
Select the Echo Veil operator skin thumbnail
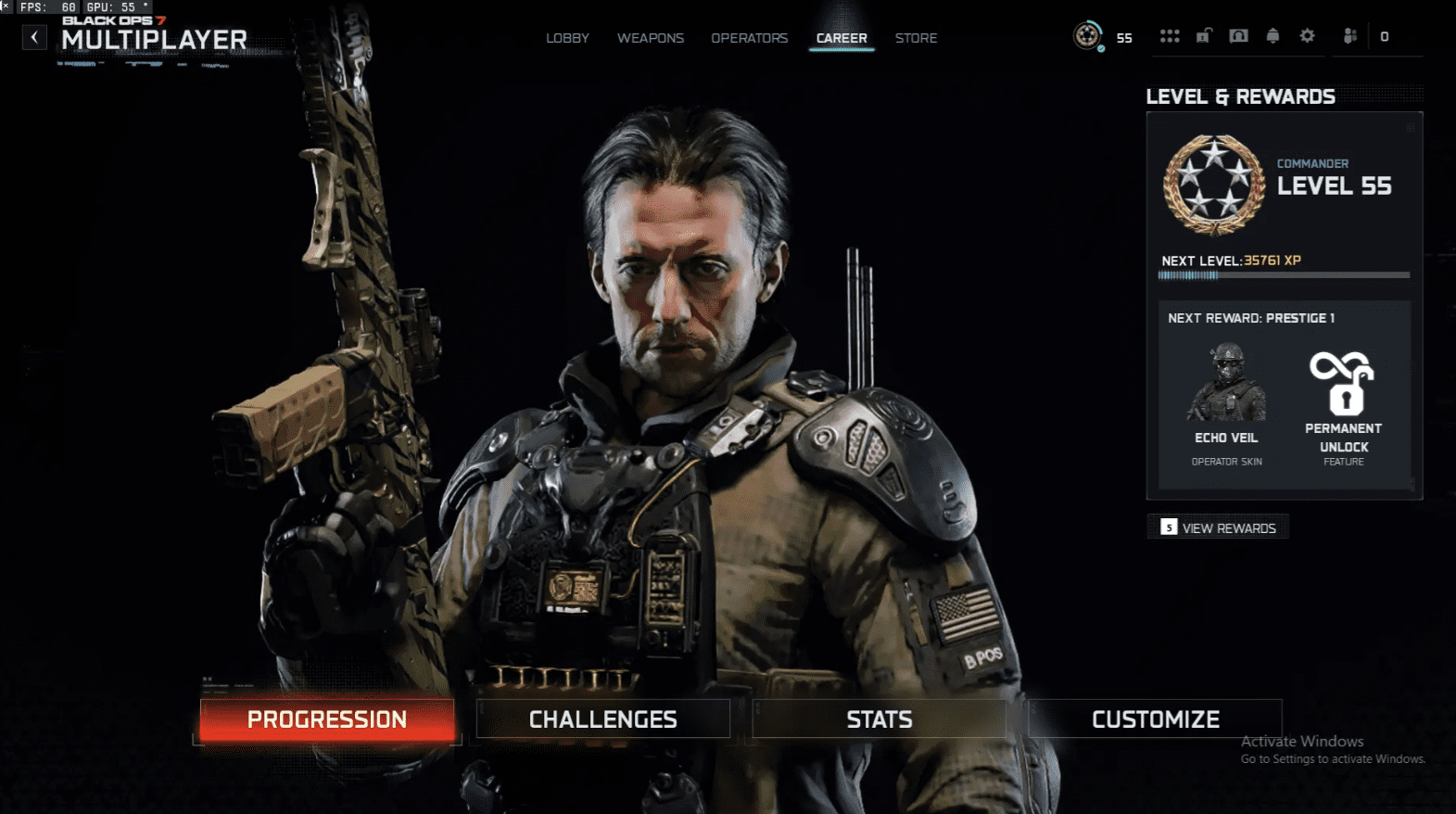point(1225,382)
